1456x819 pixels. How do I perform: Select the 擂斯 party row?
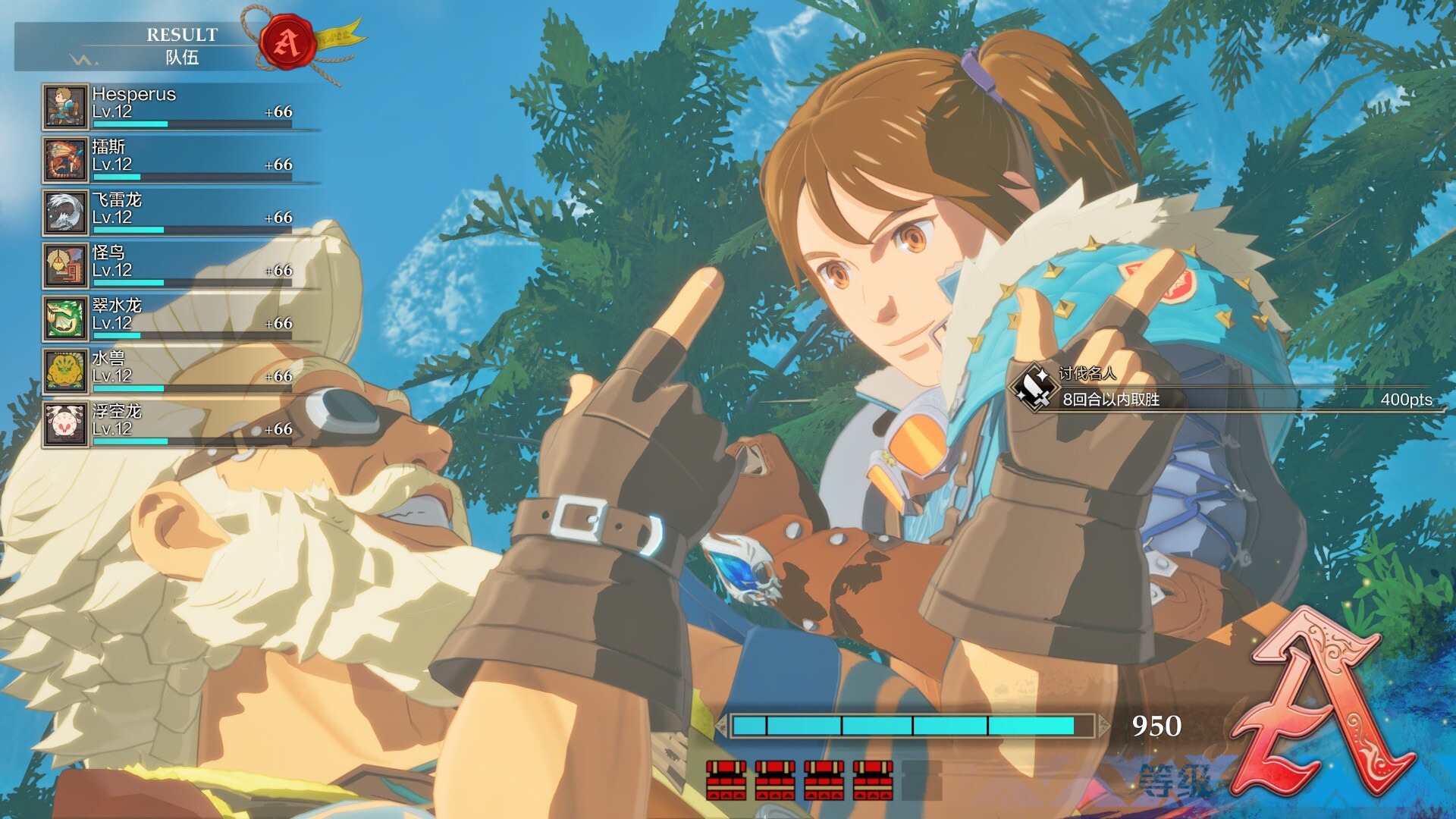(180, 159)
